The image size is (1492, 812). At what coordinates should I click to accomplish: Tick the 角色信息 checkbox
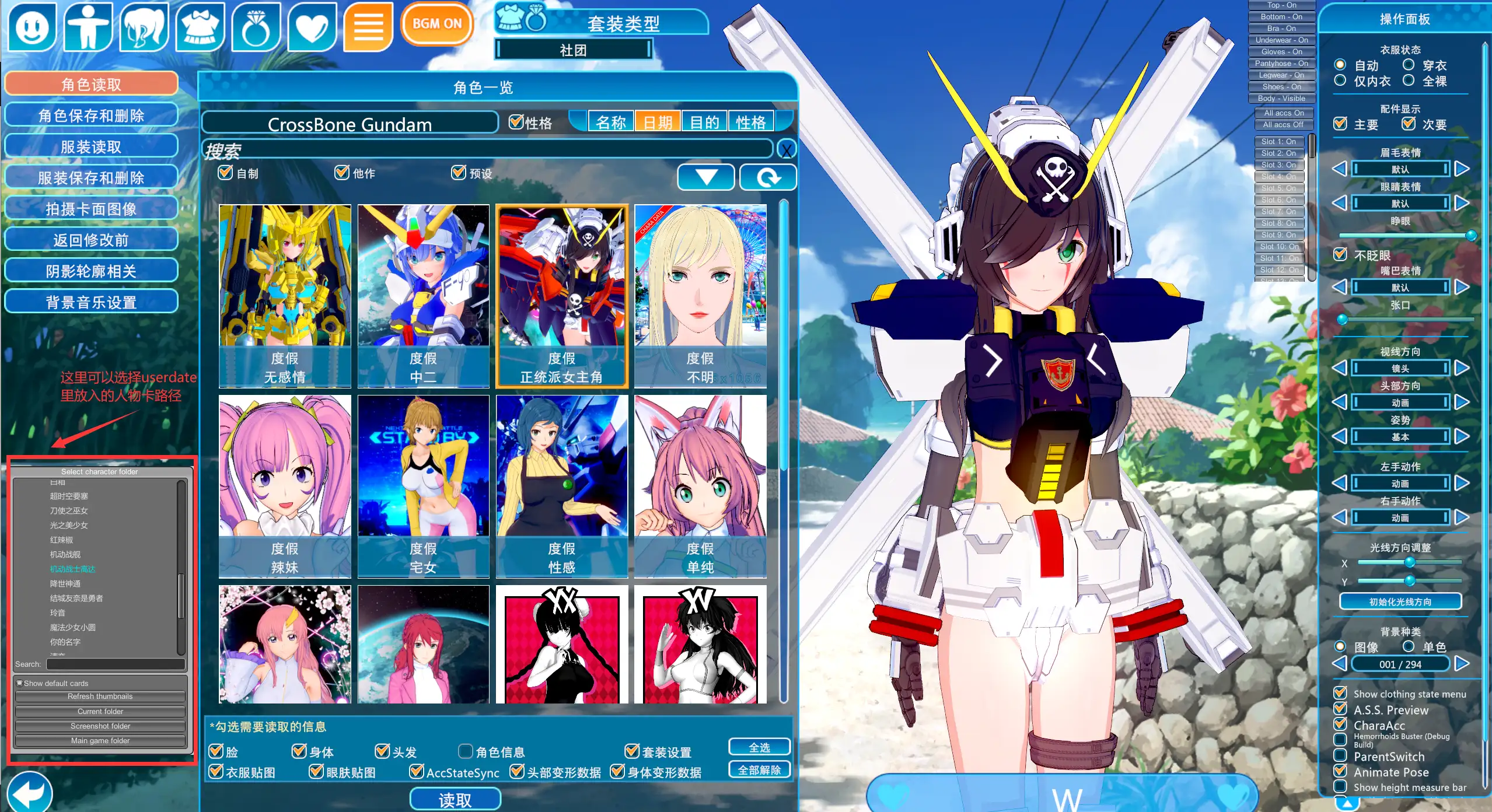[x=466, y=751]
